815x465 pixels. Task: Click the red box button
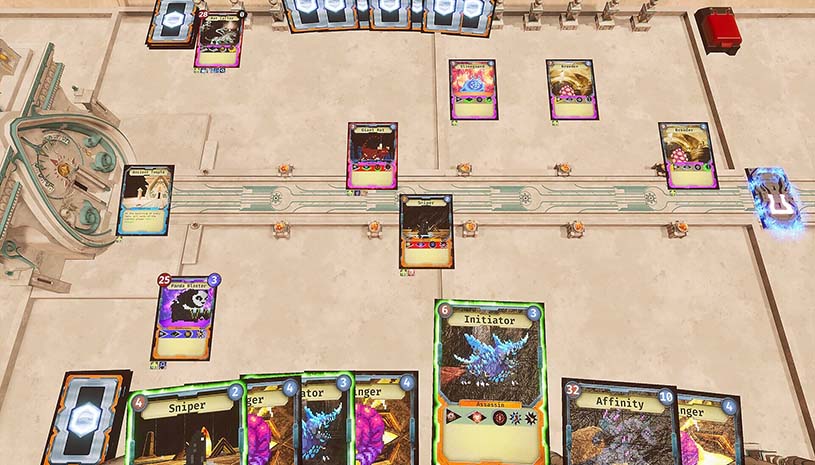pyautogui.click(x=718, y=29)
